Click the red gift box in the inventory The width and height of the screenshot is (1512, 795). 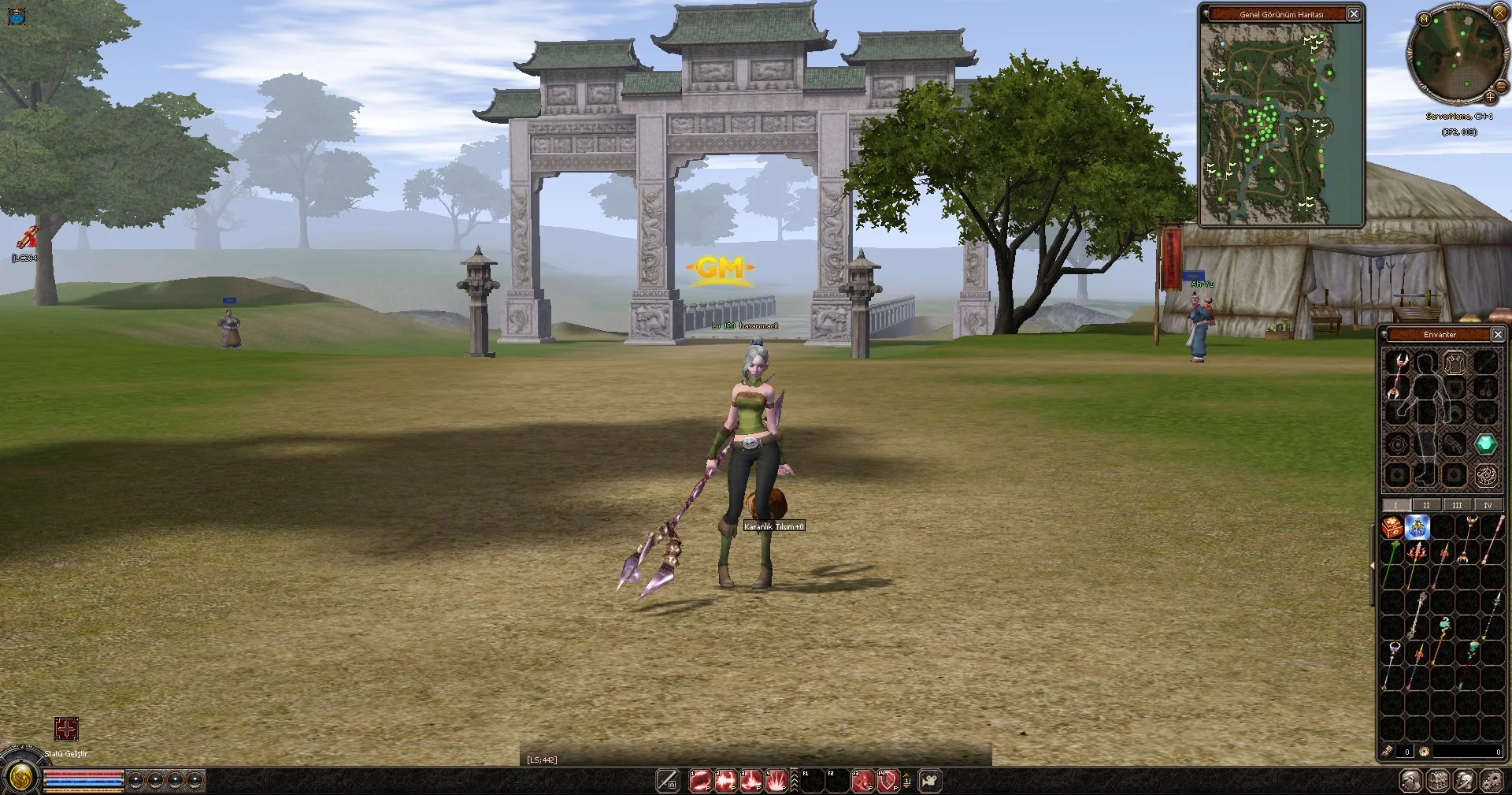coord(1392,527)
